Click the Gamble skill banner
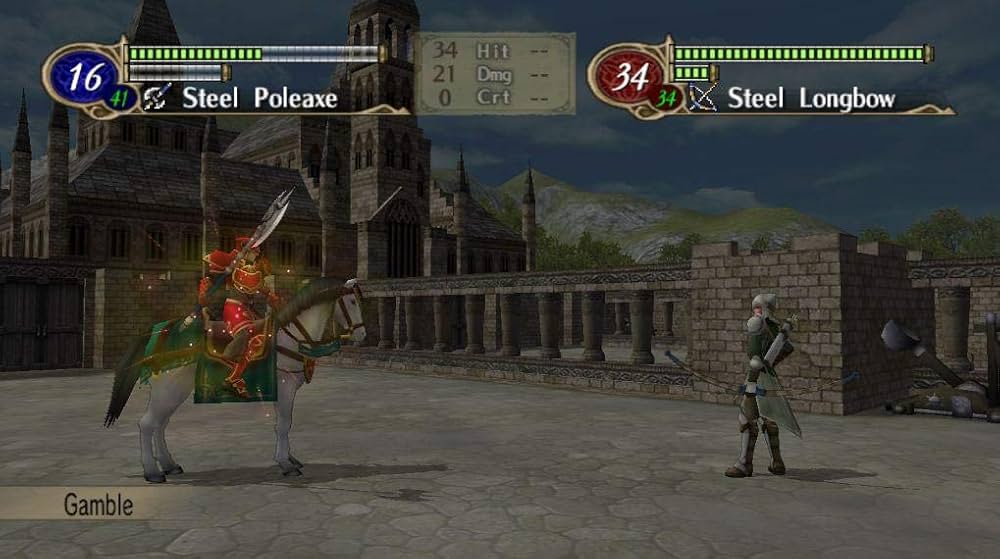This screenshot has width=1000, height=559. click(x=98, y=504)
